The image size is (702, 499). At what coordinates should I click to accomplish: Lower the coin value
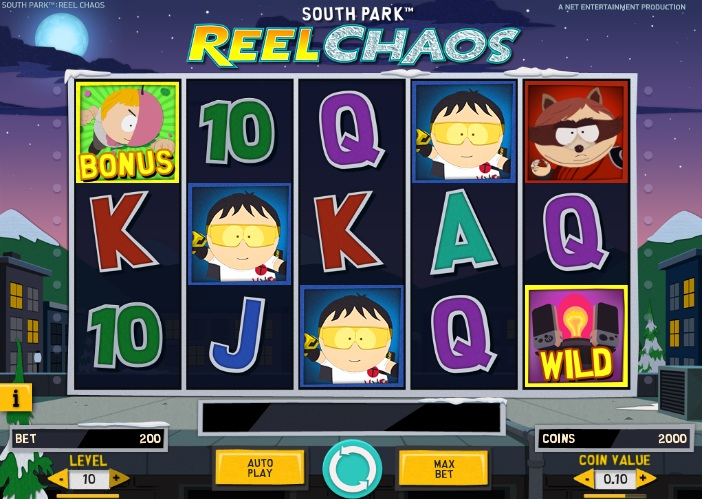pyautogui.click(x=583, y=479)
